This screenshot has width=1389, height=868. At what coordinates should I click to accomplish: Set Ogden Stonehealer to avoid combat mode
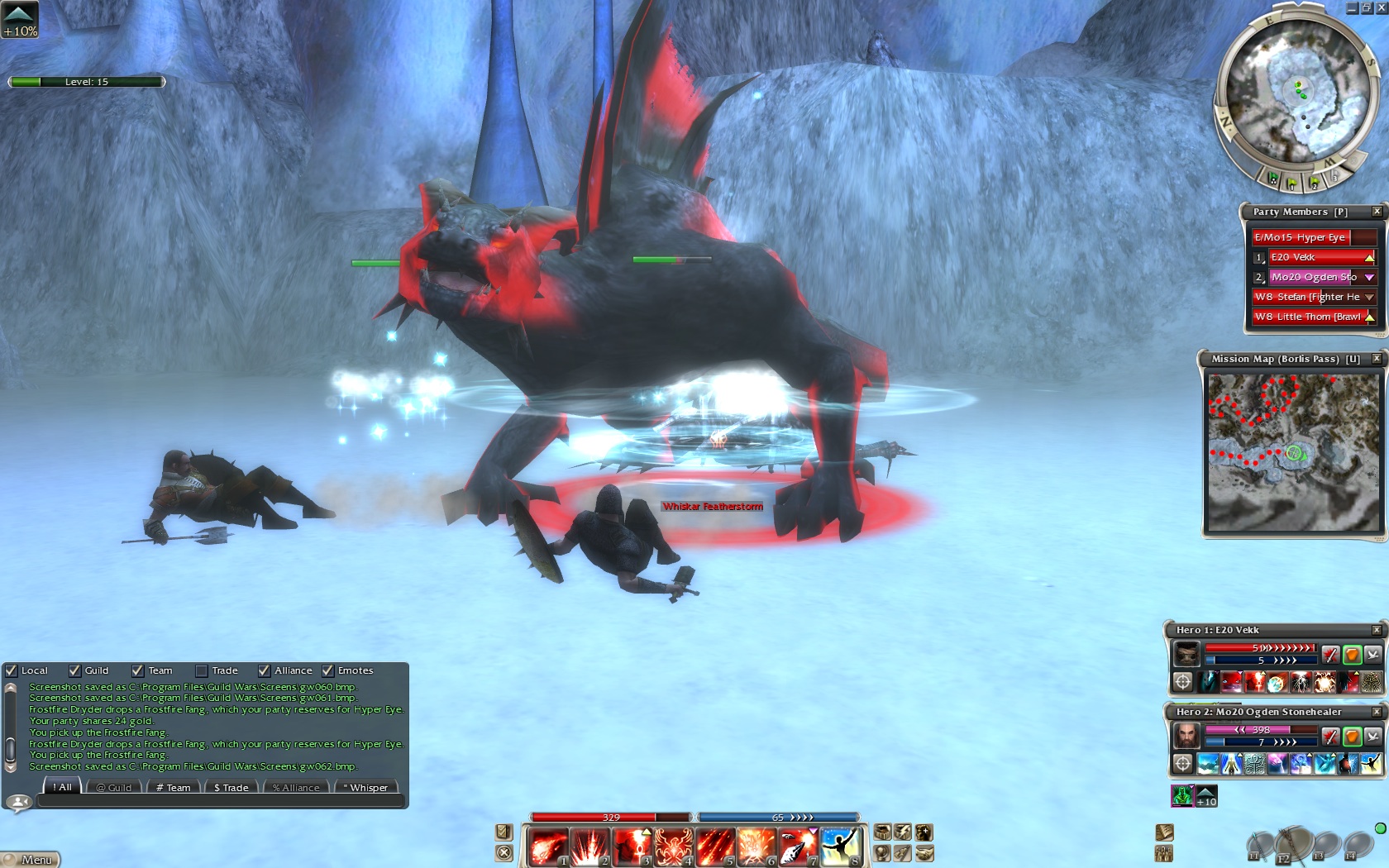point(1372,736)
